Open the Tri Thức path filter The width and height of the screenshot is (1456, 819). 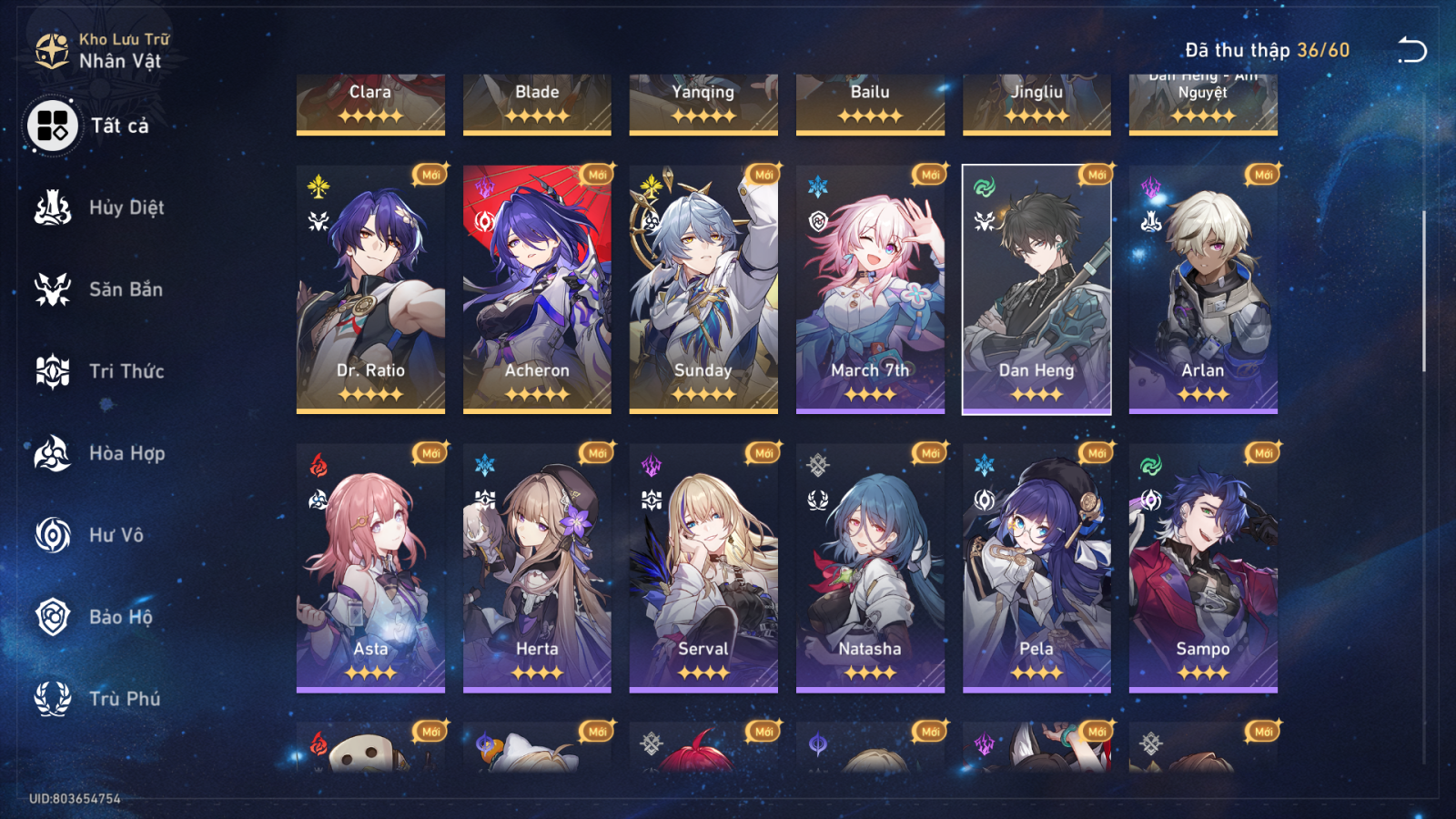point(53,371)
